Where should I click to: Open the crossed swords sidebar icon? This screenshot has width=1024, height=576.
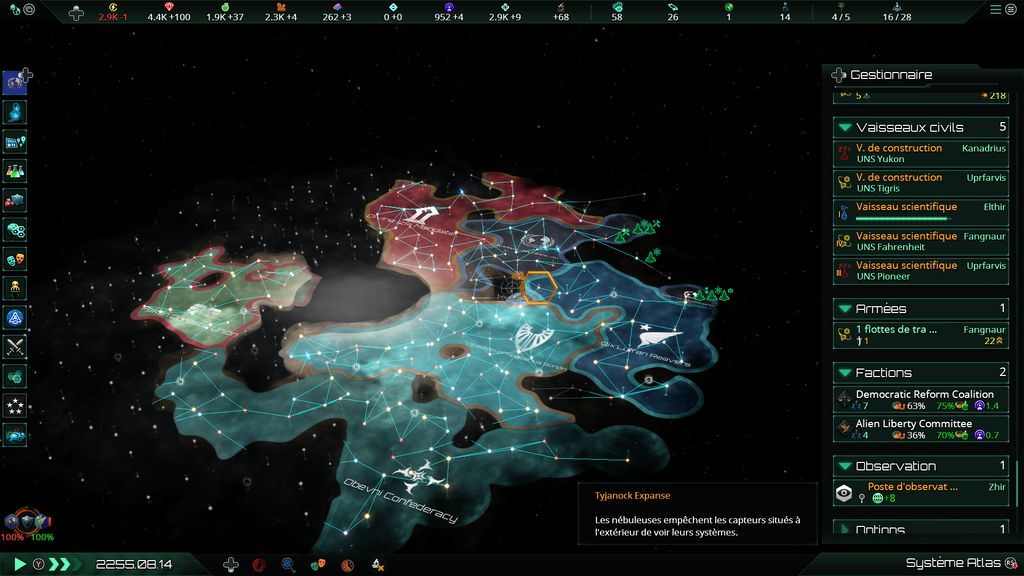[15, 347]
